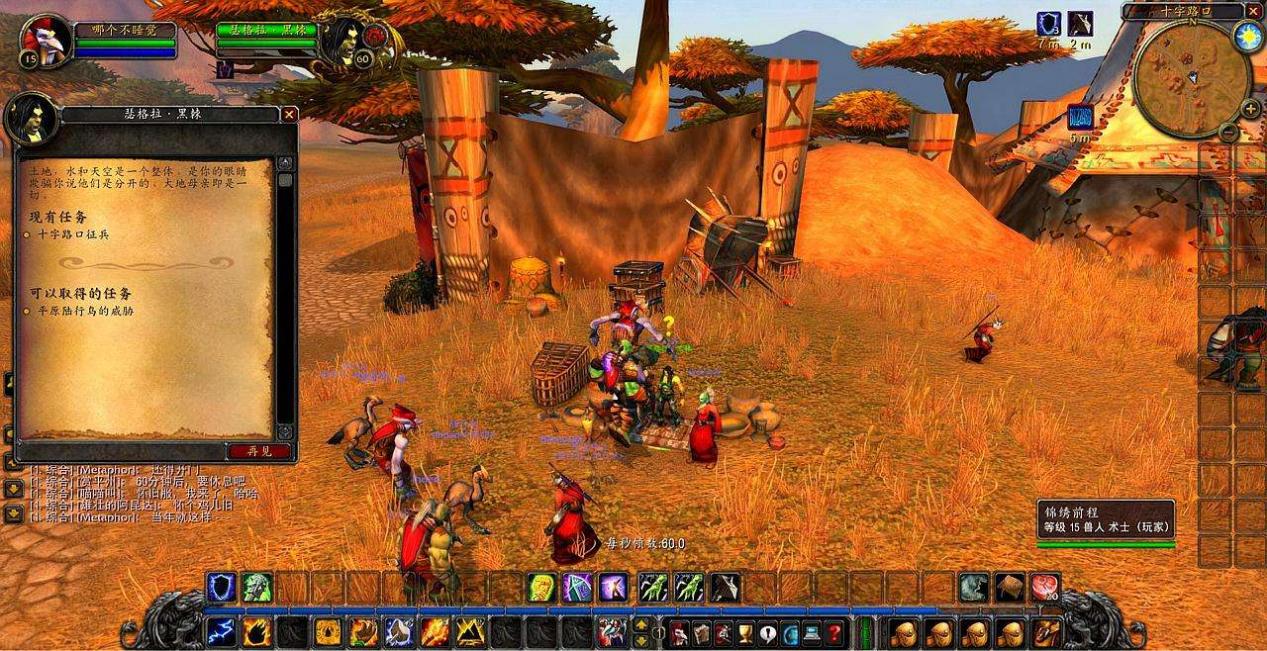The image size is (1267, 651).
Task: Zoom in with the minimap plus button
Action: point(1250,108)
